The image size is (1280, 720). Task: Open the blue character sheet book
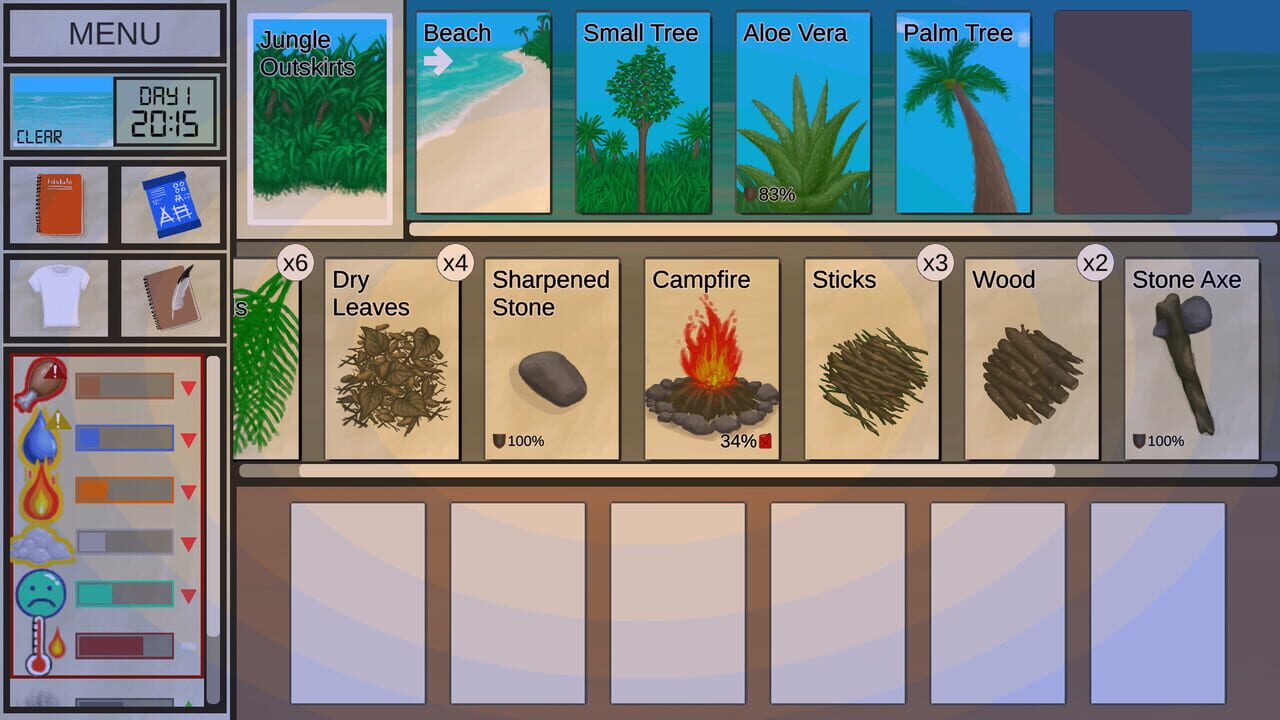click(172, 205)
